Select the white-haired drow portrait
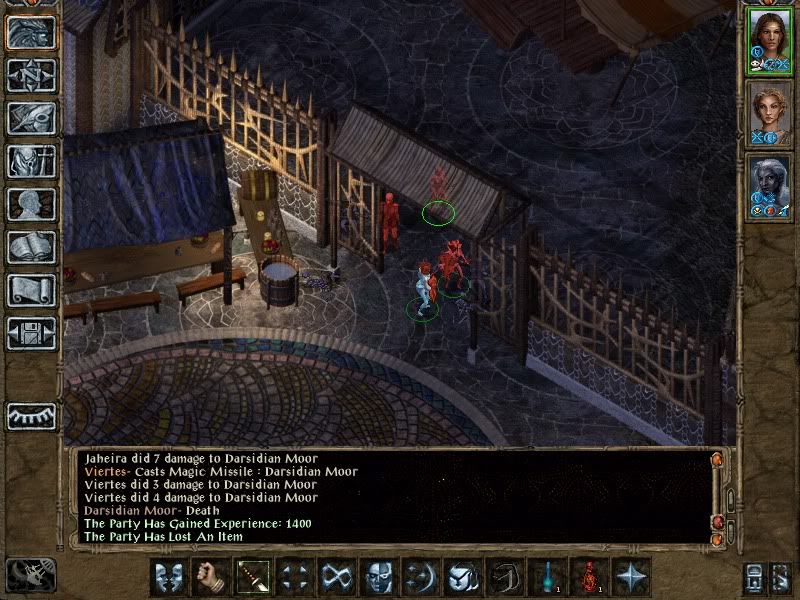The width and height of the screenshot is (800, 600). coord(769,186)
